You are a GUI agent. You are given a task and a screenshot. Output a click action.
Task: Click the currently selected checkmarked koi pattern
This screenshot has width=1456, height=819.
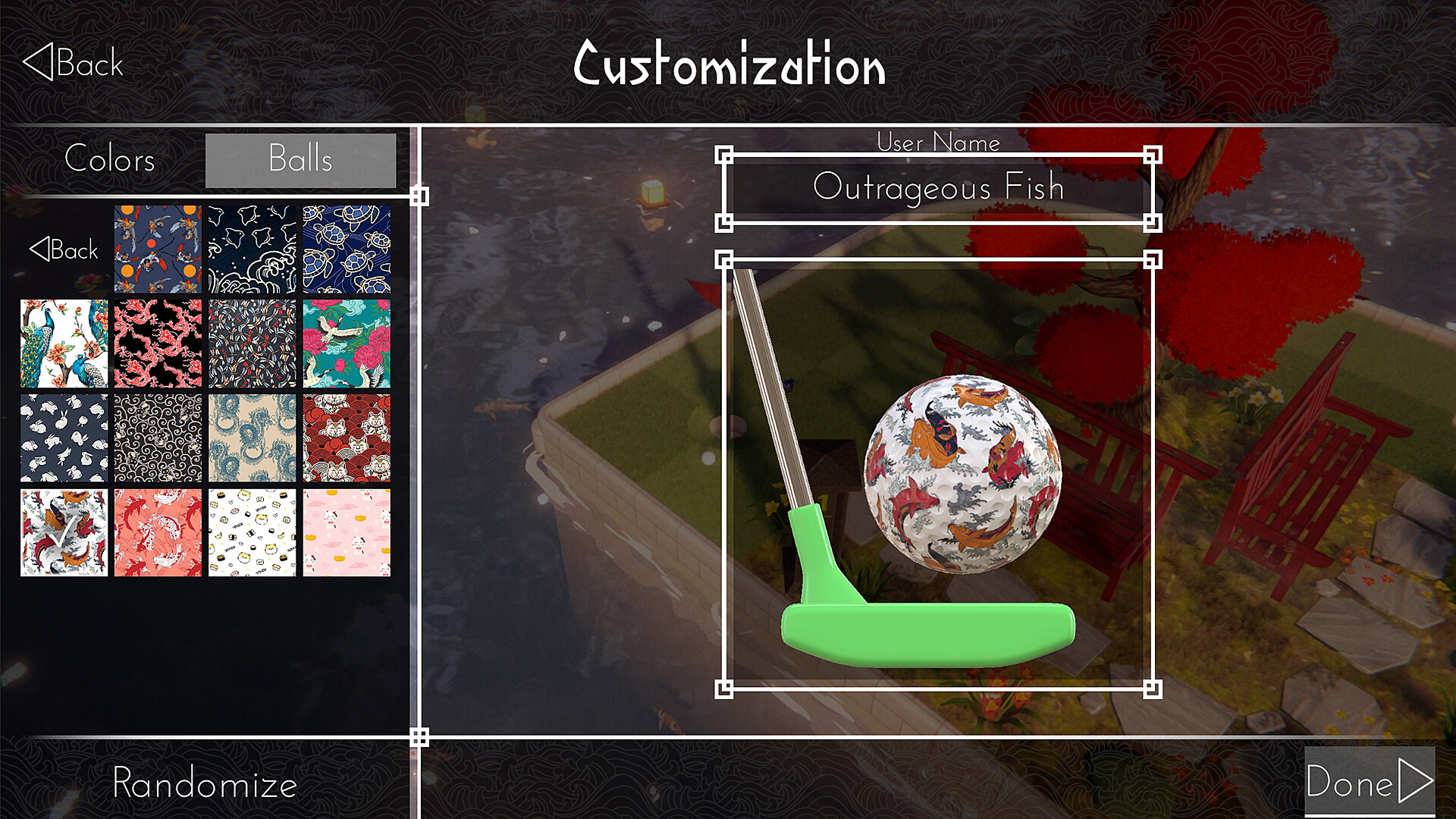63,531
